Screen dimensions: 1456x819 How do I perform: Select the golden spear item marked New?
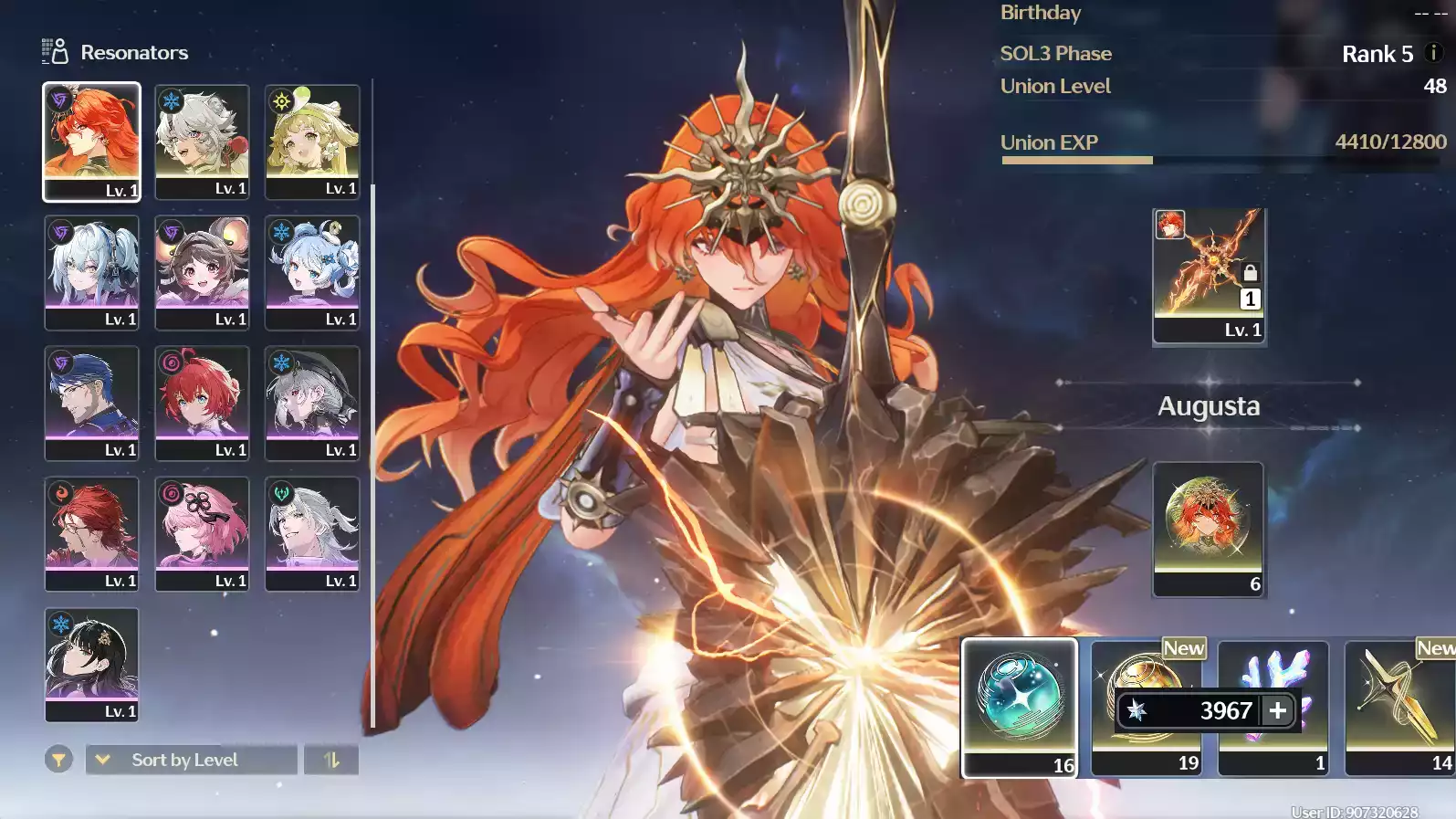(1399, 707)
